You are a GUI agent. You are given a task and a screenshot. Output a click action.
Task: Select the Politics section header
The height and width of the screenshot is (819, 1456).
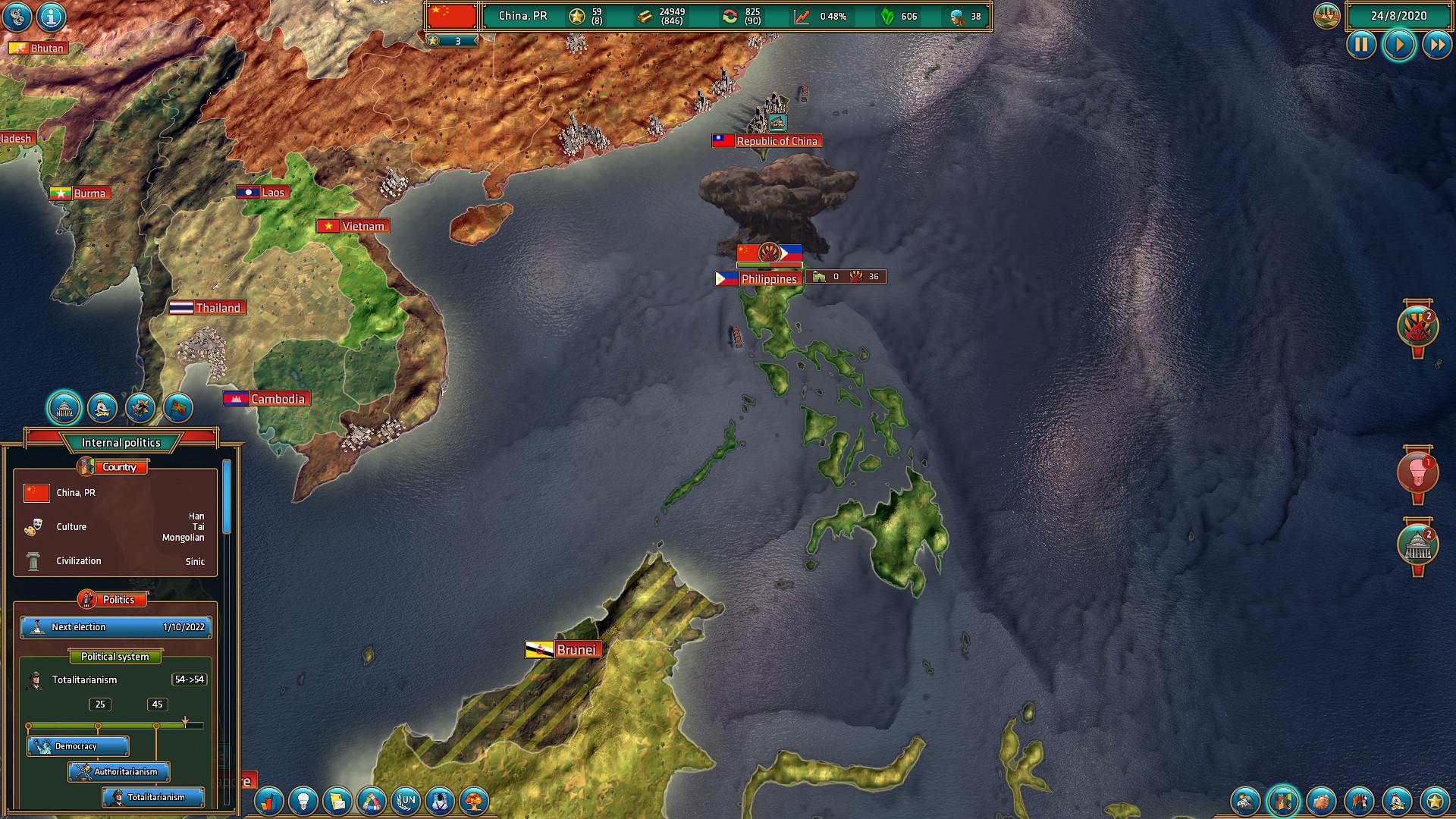(x=112, y=599)
